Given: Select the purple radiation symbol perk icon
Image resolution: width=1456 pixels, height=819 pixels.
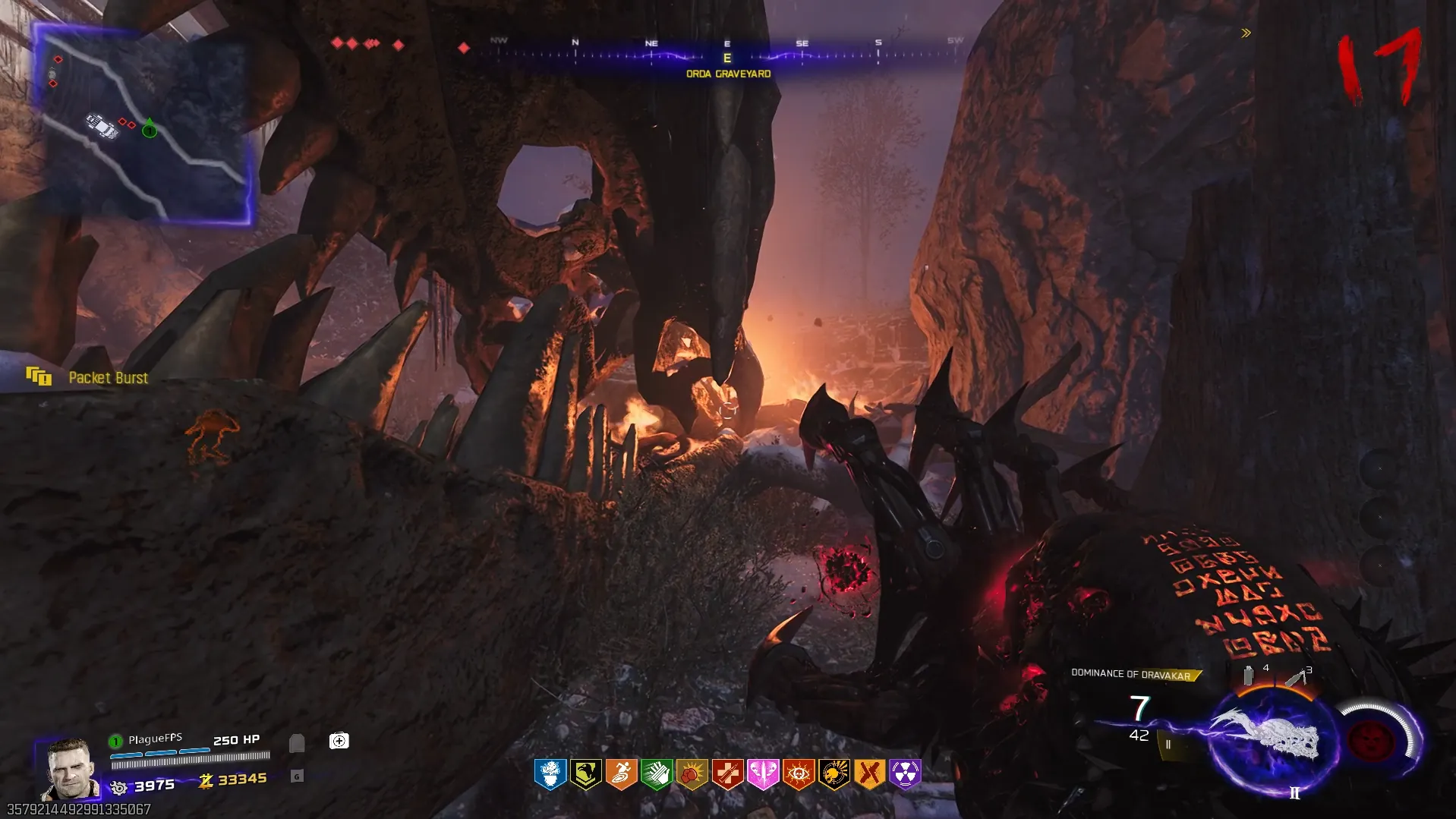Looking at the screenshot, I should (905, 773).
